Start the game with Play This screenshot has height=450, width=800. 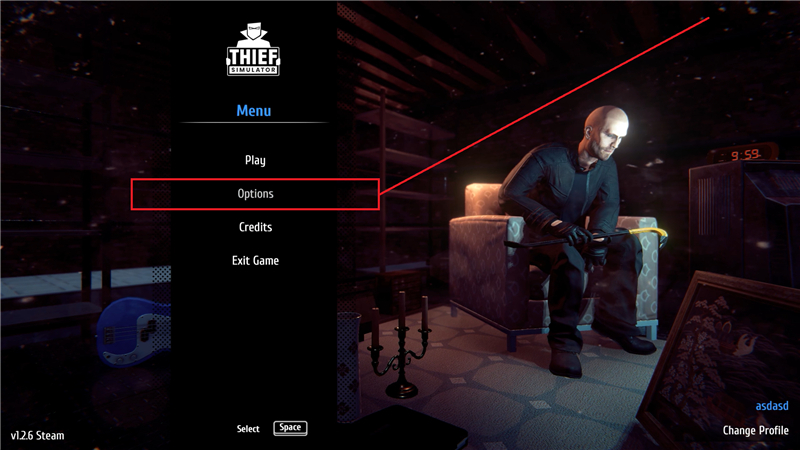coord(255,160)
